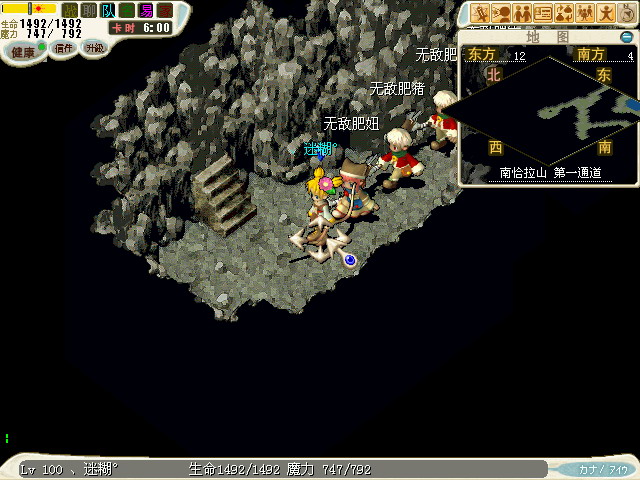Toggle the 家 family switch
640x480 pixels.
click(165, 10)
